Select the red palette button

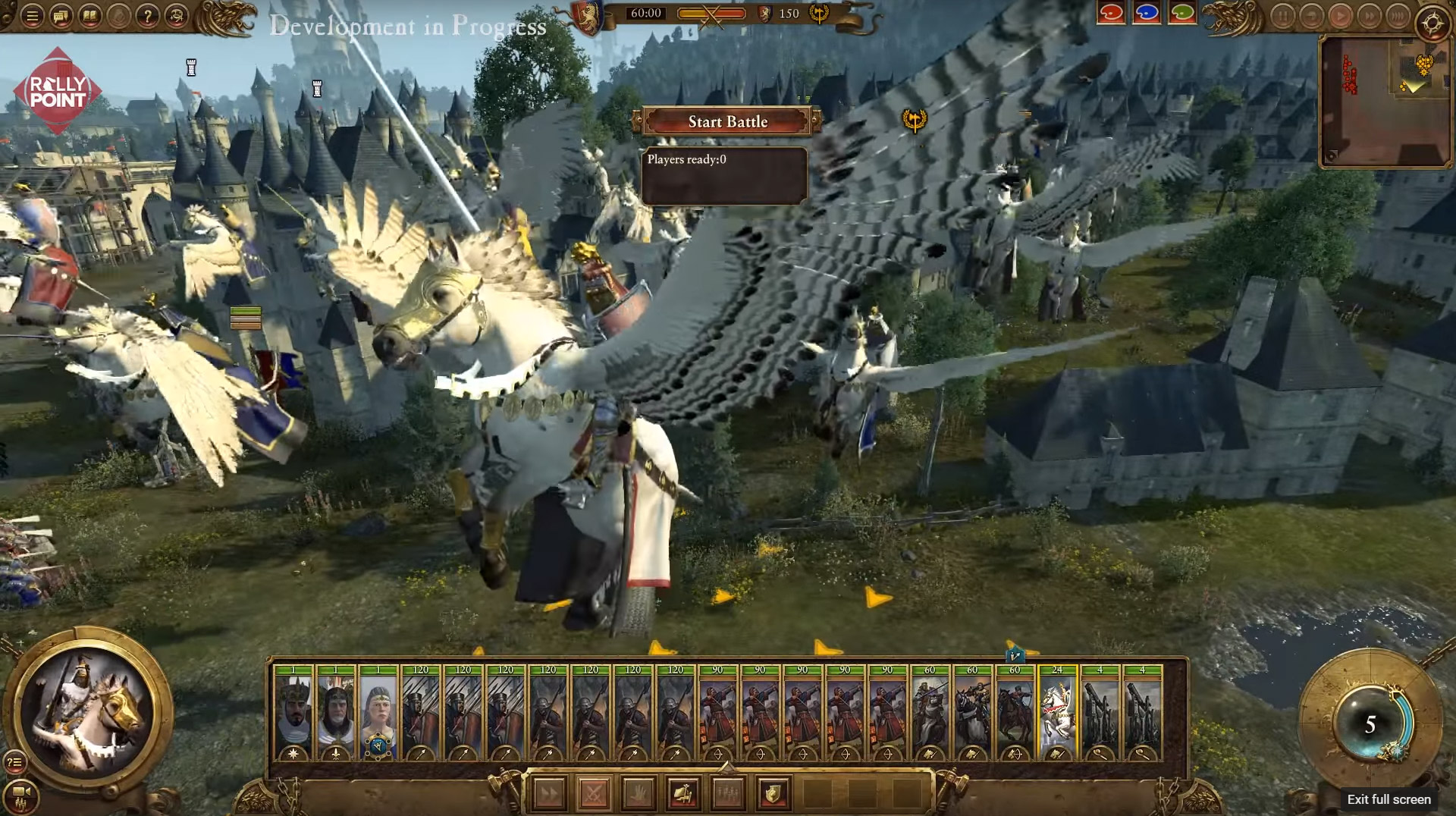[1111, 14]
